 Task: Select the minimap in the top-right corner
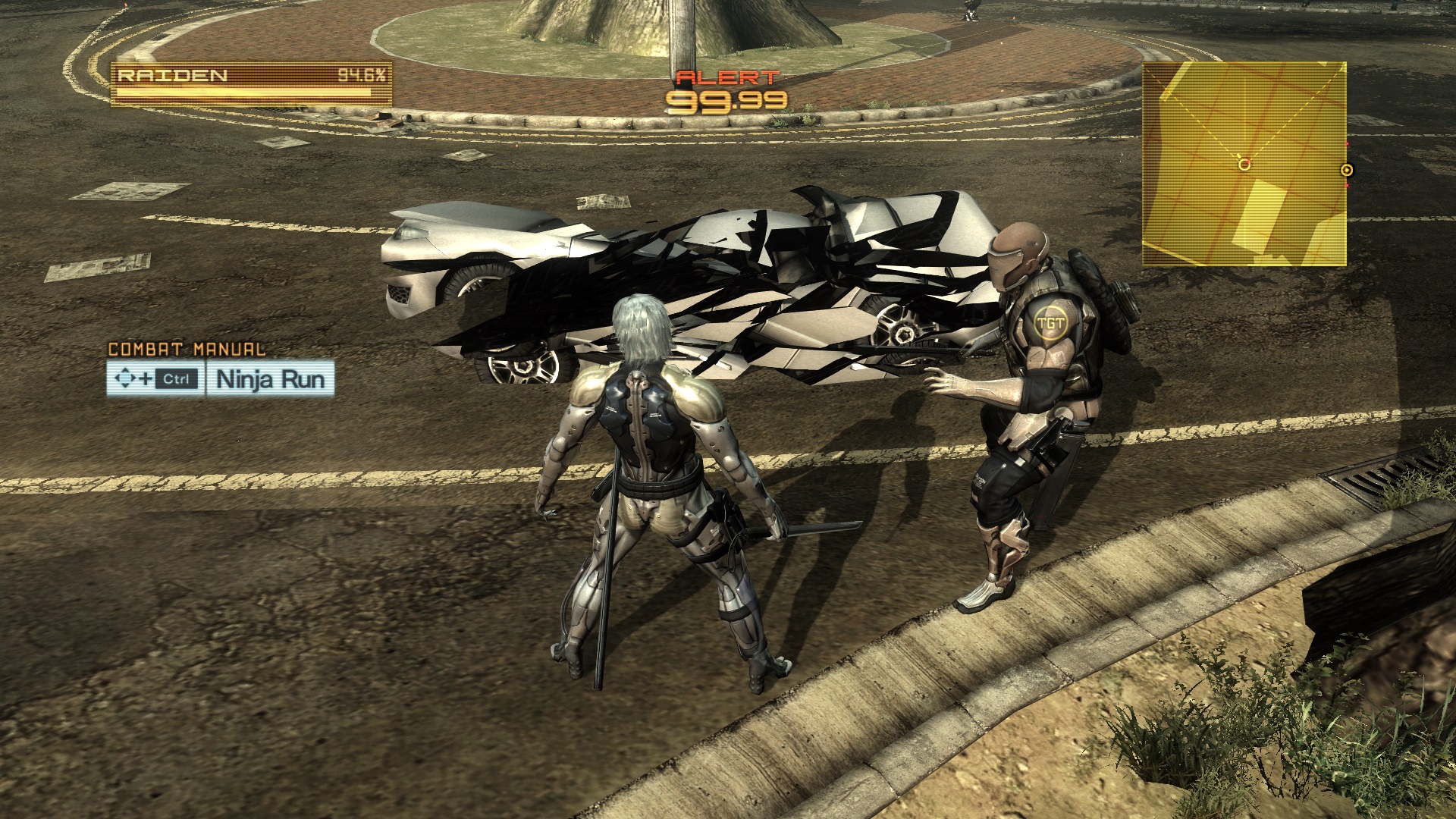click(1244, 163)
